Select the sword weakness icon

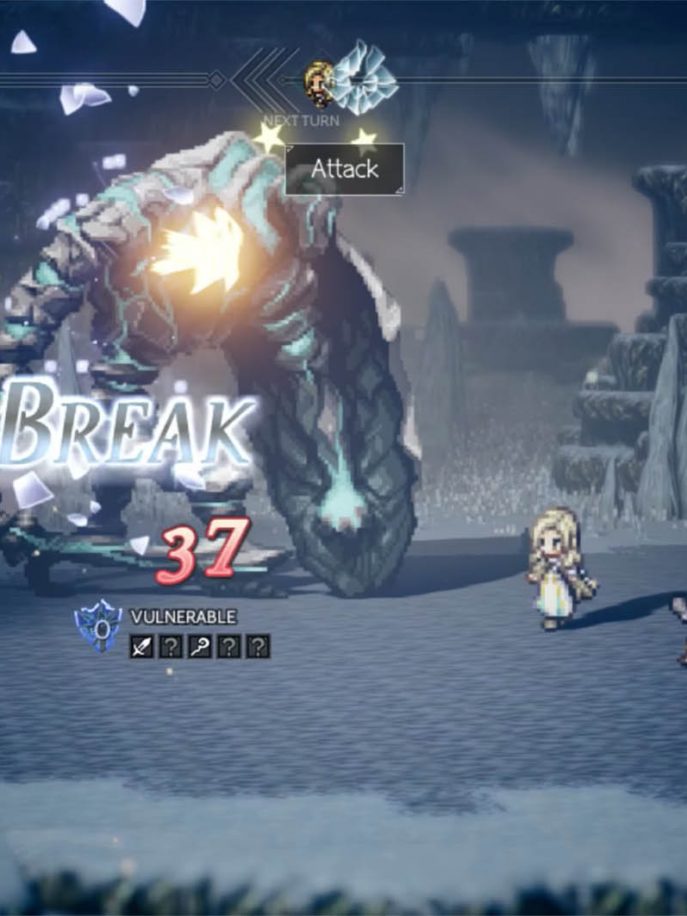[141, 647]
